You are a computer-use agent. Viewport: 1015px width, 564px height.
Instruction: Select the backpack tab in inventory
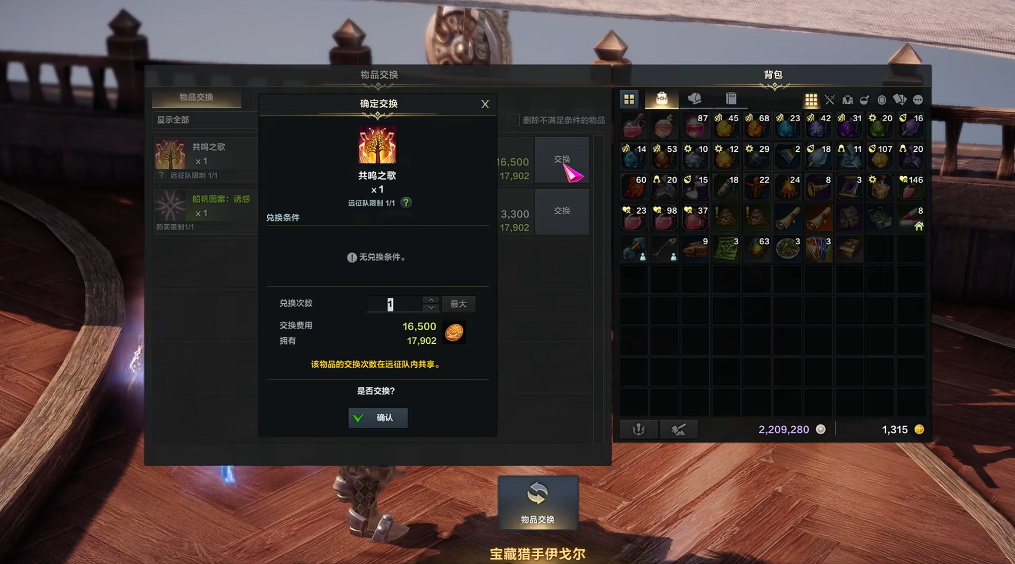[x=661, y=99]
